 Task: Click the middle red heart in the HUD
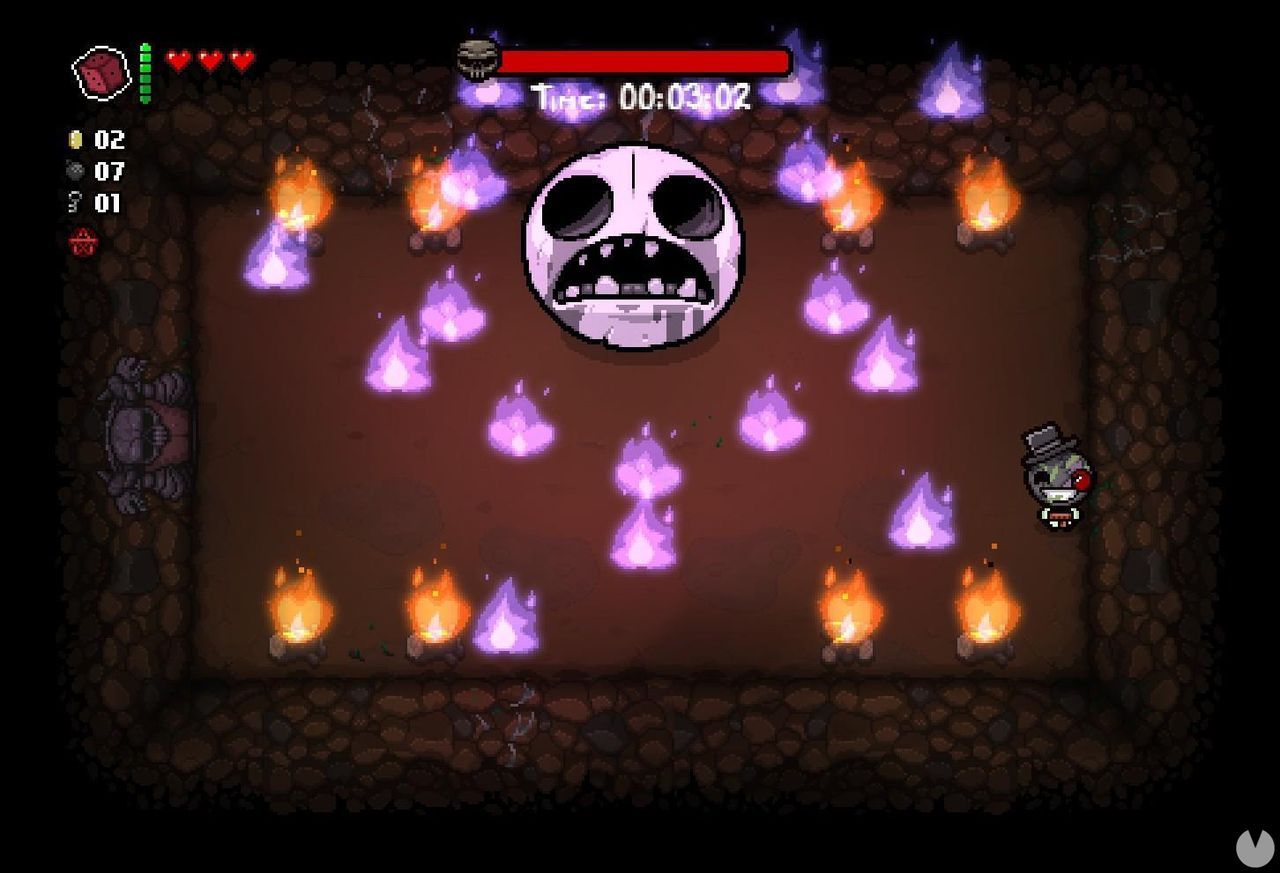point(207,58)
